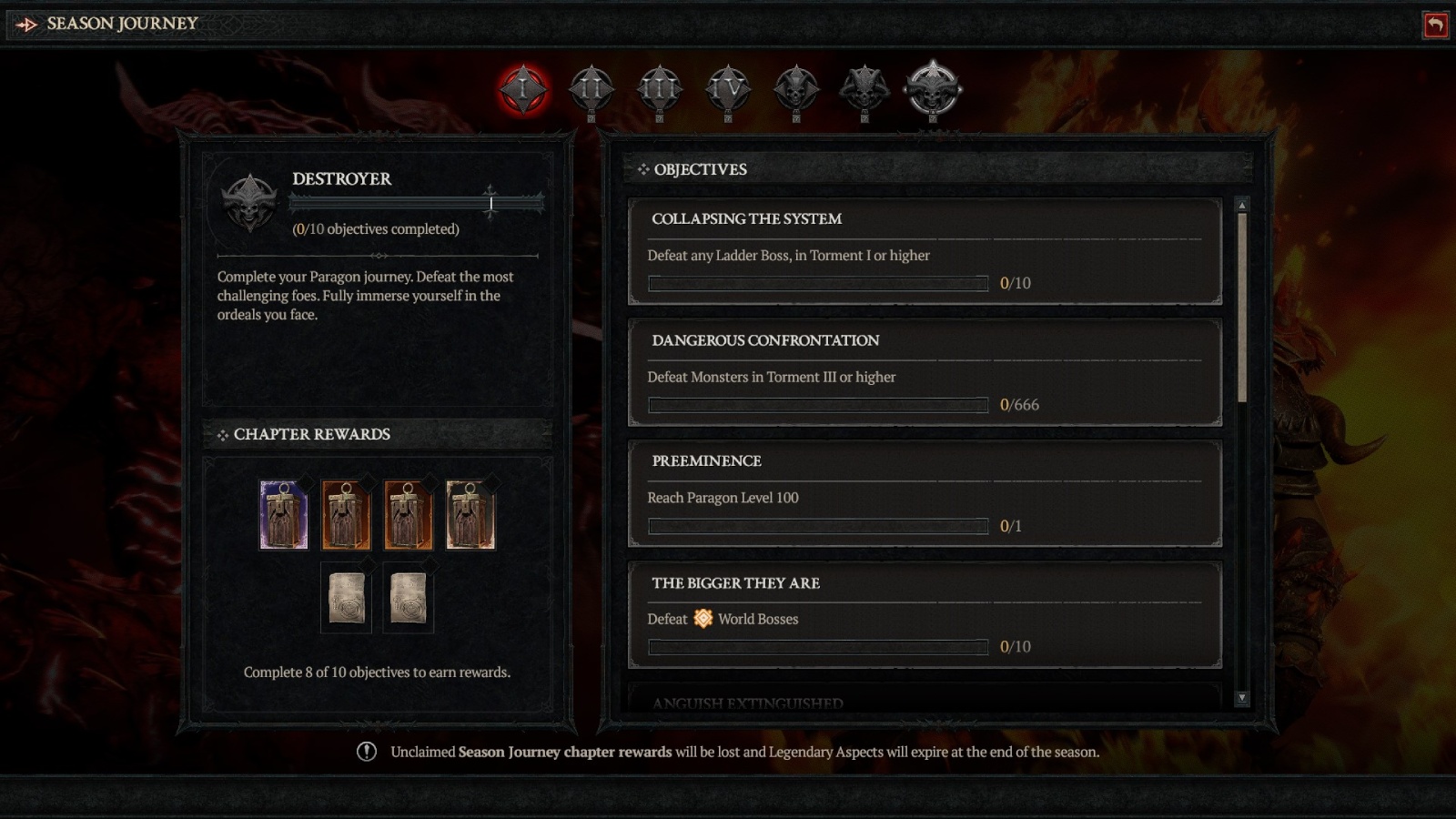
Task: Open Chapter II of the Season Journey
Action: (x=590, y=89)
